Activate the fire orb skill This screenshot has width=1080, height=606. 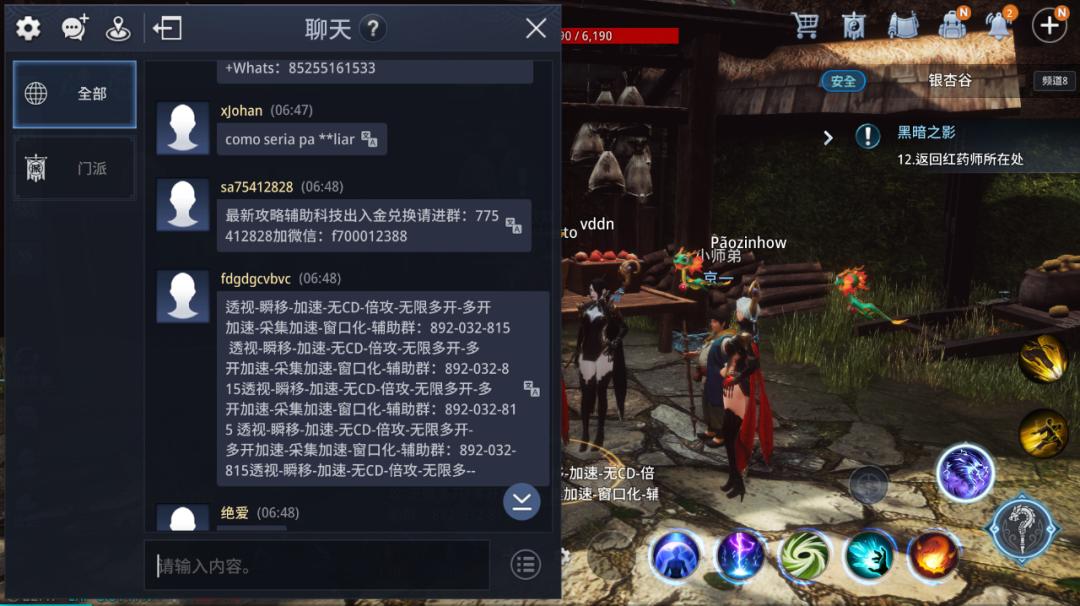pos(933,556)
